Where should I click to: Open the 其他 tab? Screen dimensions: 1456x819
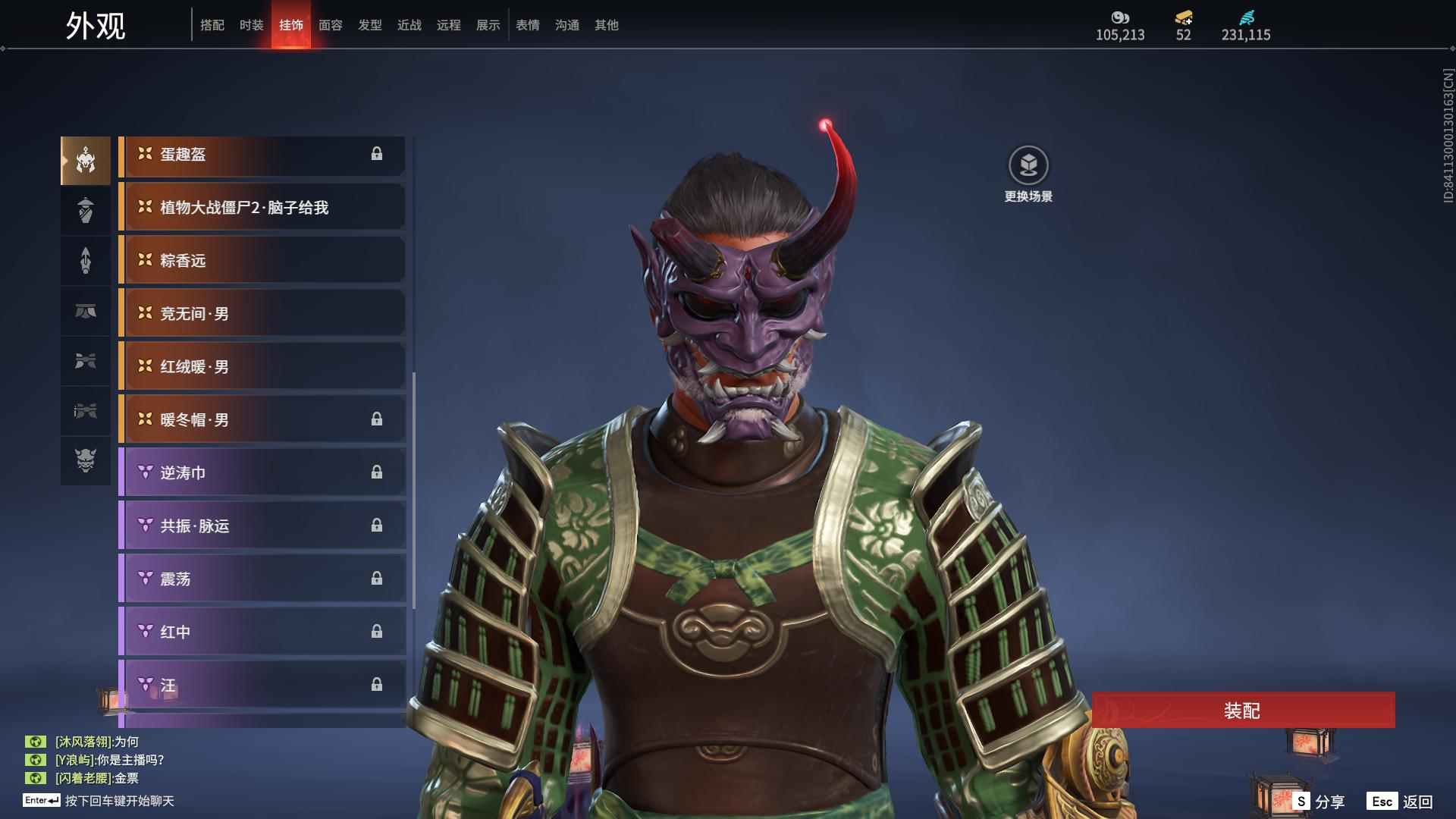[607, 25]
